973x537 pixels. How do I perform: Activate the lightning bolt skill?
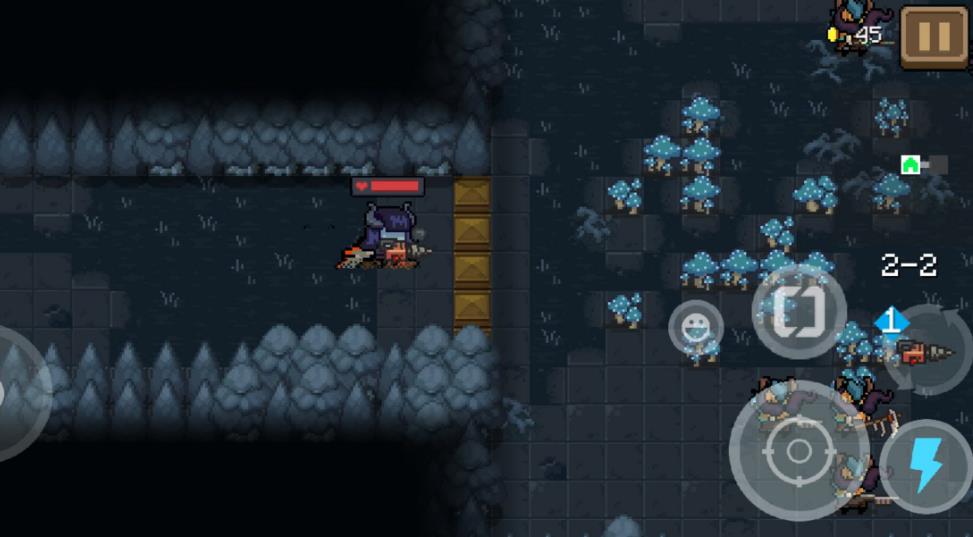pos(925,467)
